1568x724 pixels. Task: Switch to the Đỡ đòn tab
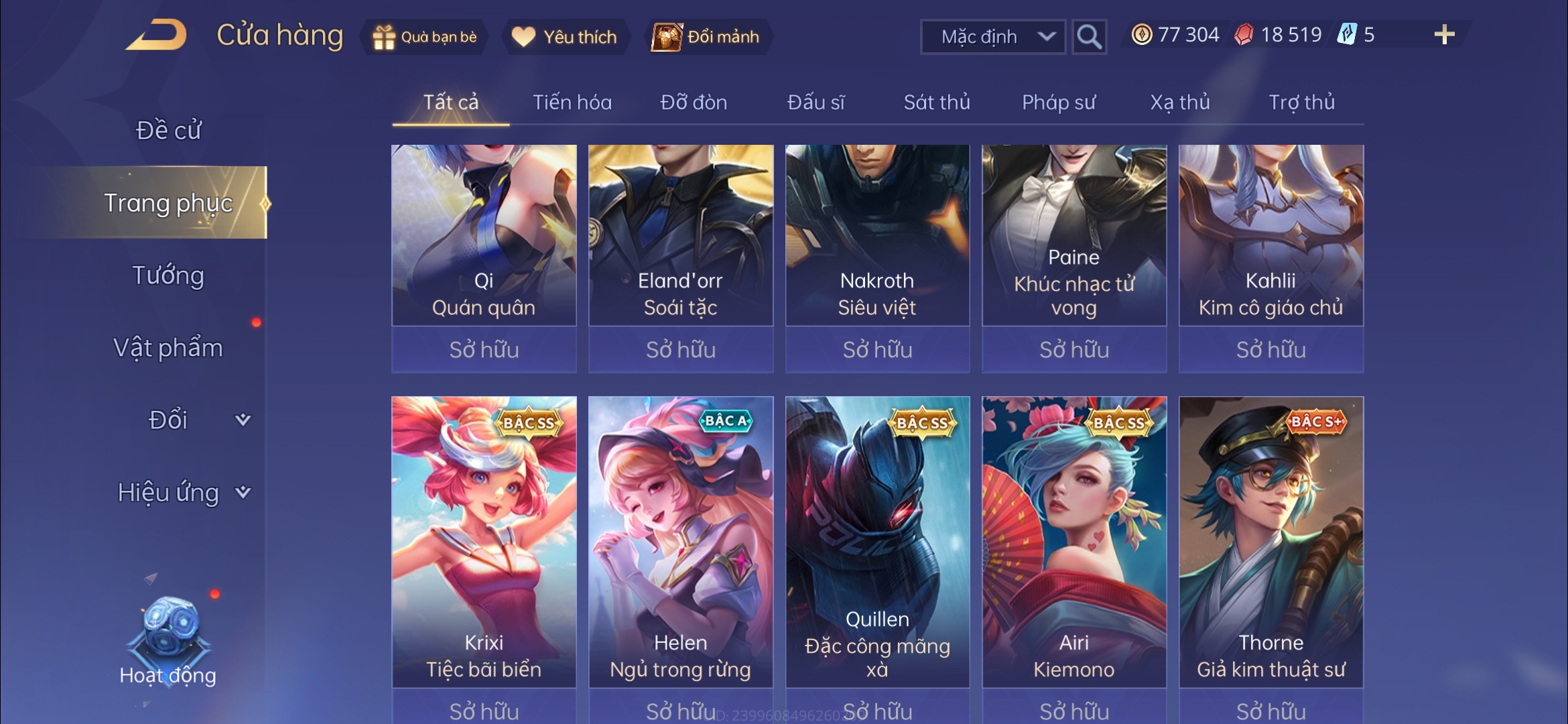tap(694, 103)
